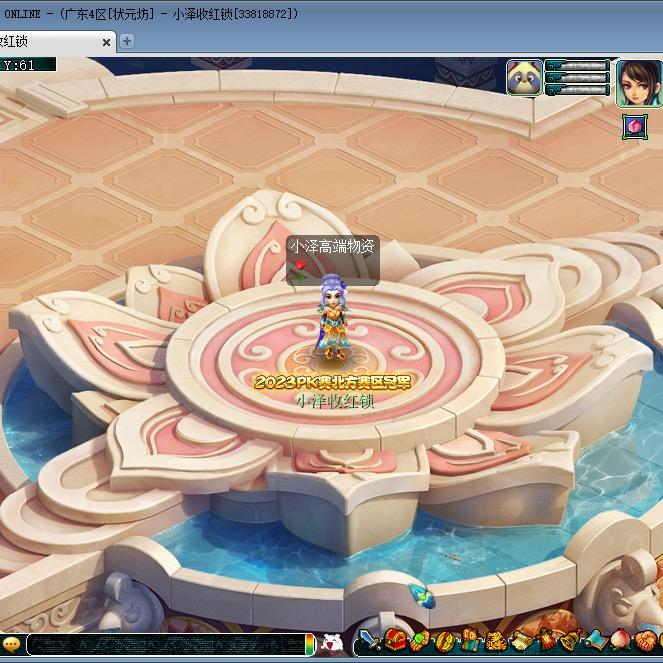Select the pink peach toolbar icon
The width and height of the screenshot is (663, 663).
[621, 641]
